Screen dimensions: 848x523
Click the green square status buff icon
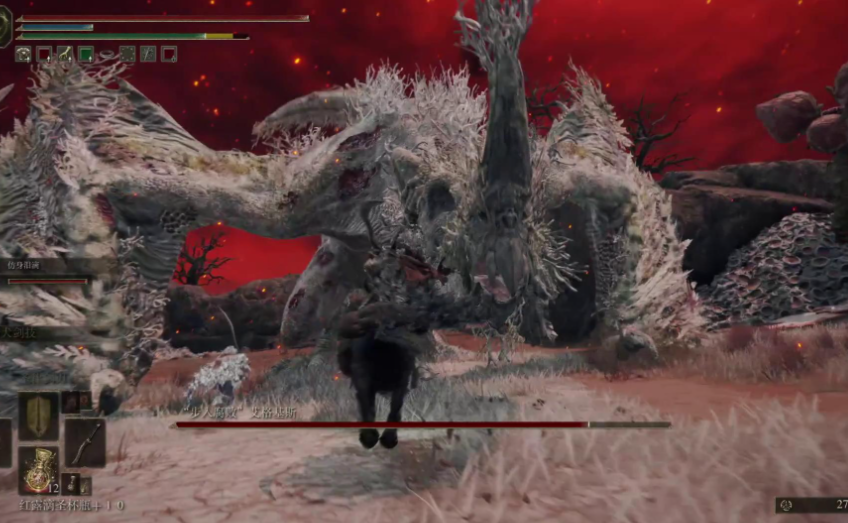pyautogui.click(x=86, y=54)
